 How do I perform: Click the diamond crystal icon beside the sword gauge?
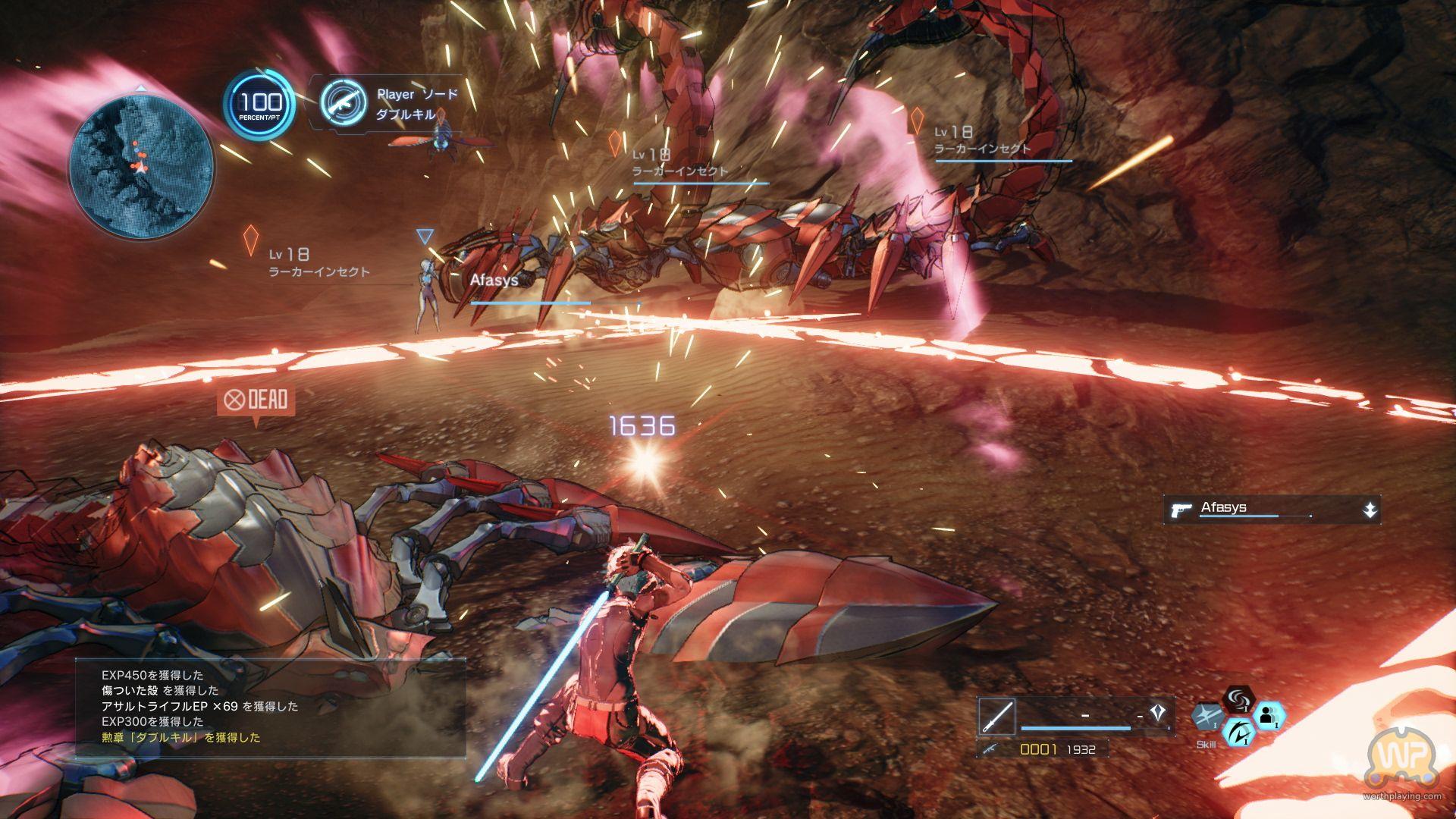click(1156, 712)
